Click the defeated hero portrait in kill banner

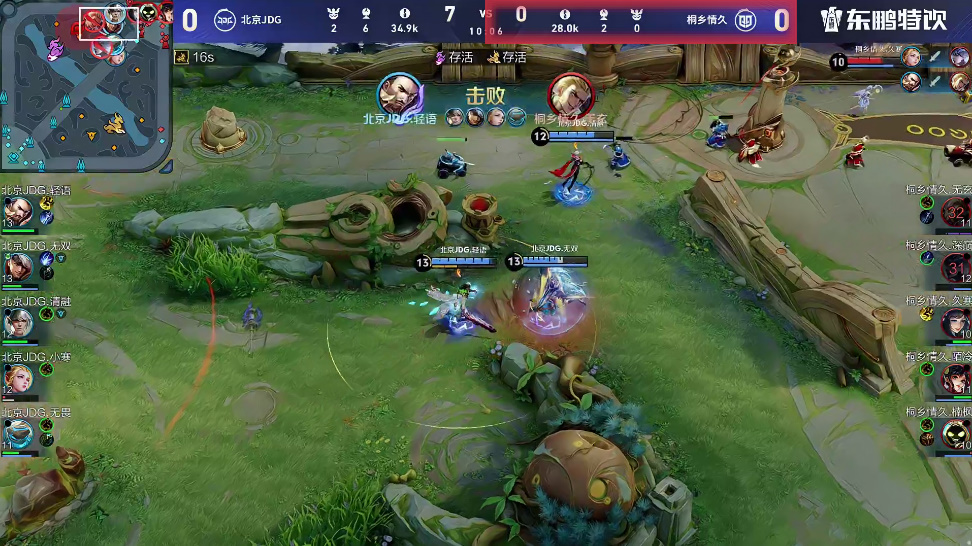pos(571,95)
